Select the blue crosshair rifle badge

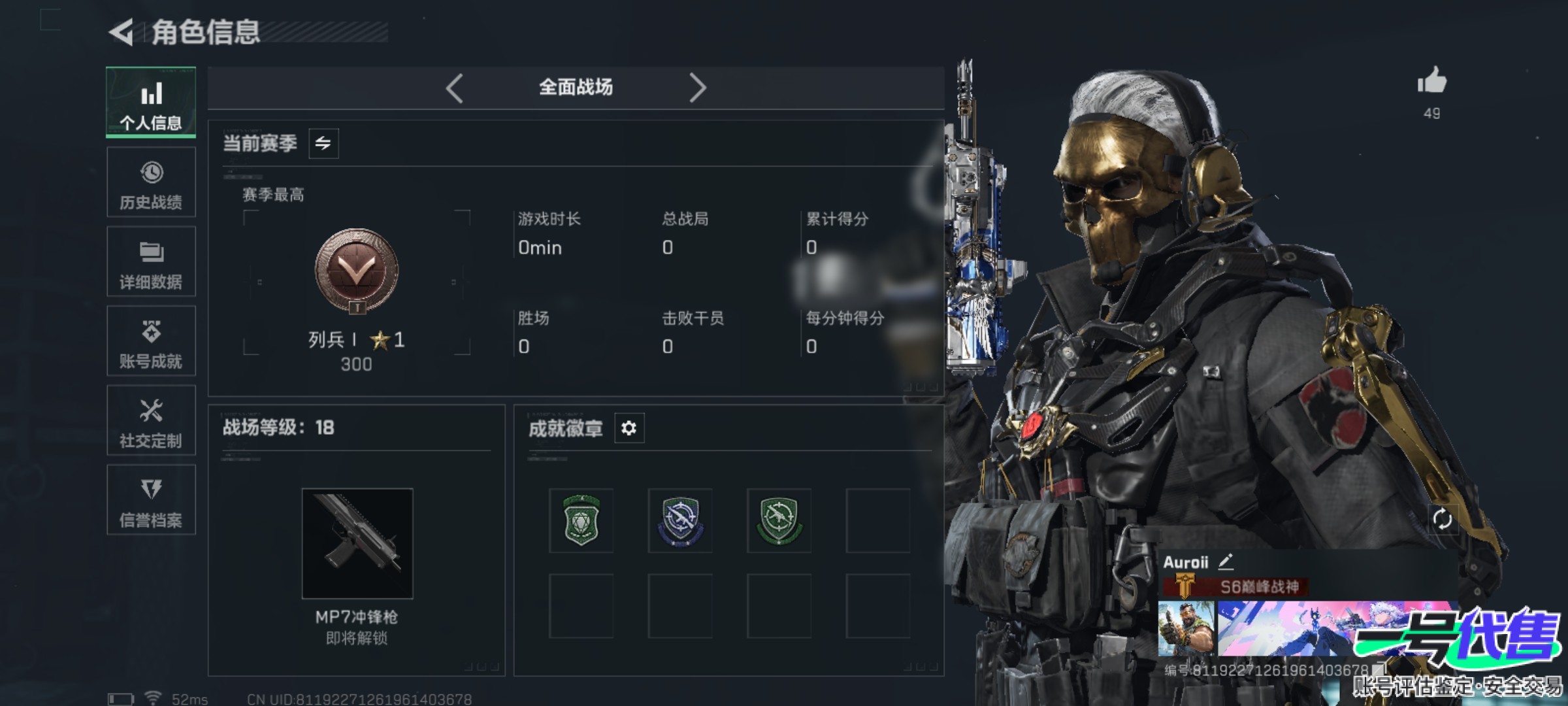(x=680, y=520)
